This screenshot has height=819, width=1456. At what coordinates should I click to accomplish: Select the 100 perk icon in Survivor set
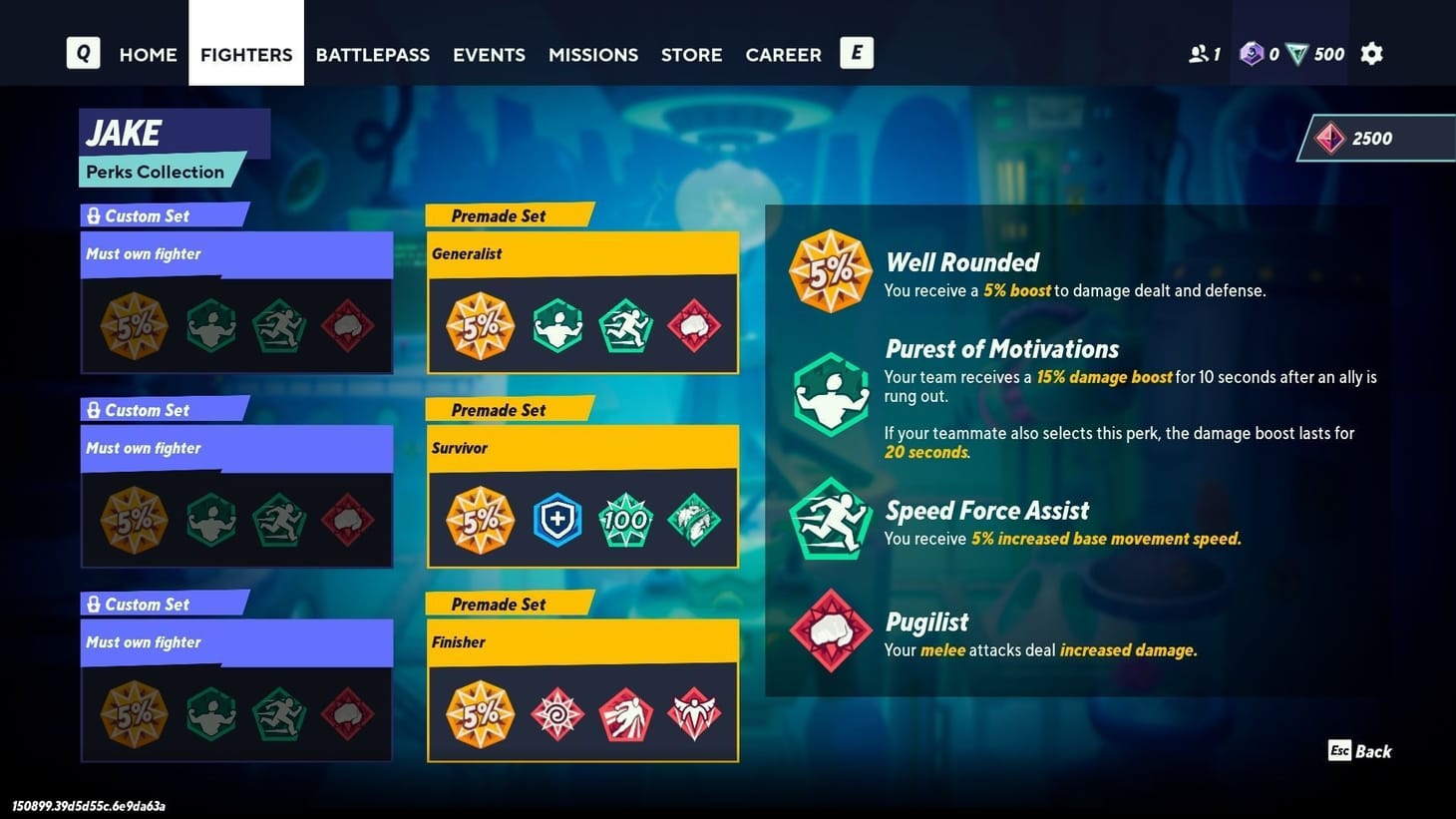click(x=625, y=518)
